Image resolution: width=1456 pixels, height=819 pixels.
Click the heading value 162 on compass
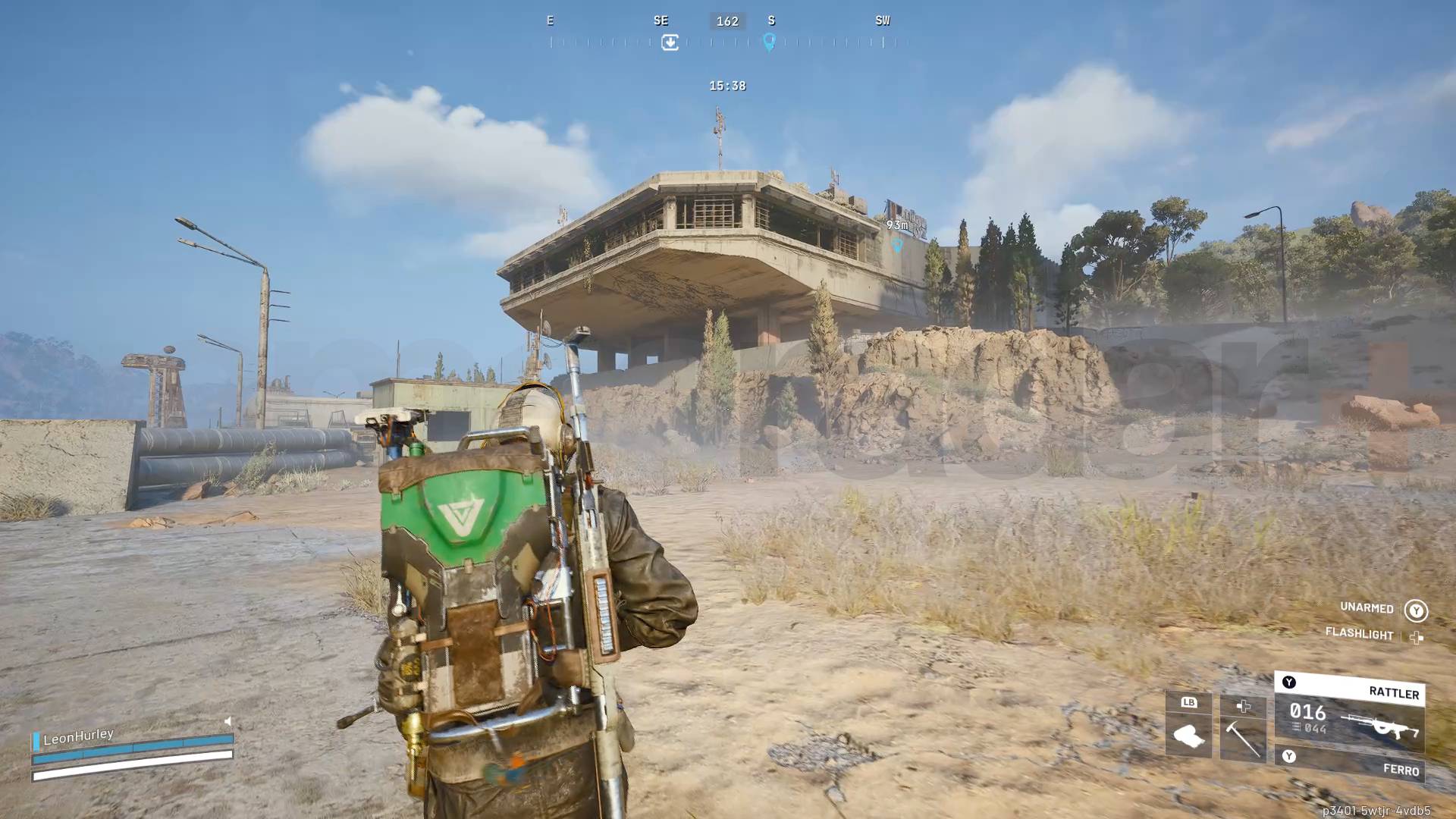pyautogui.click(x=727, y=20)
